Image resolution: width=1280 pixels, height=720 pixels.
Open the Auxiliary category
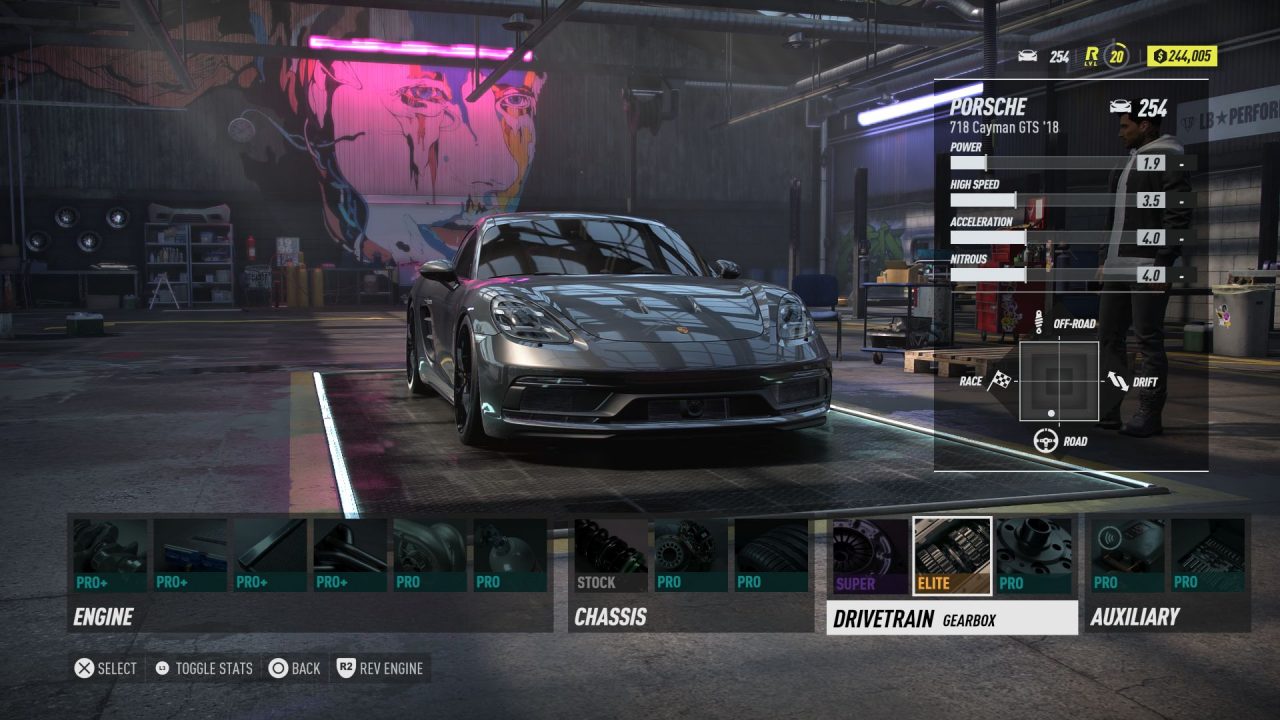point(1135,617)
